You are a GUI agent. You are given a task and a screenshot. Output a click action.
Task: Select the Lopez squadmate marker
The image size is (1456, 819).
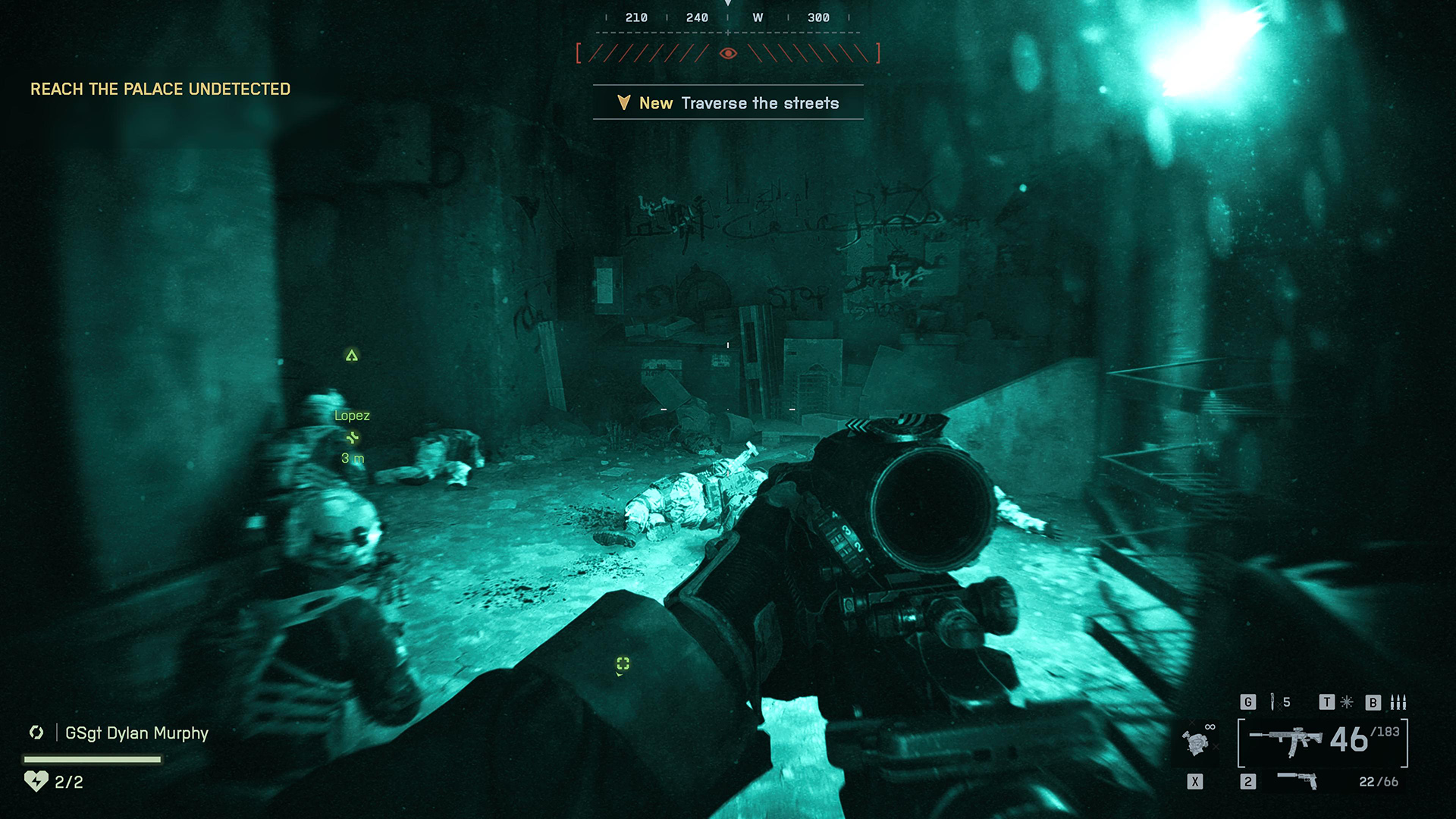(352, 416)
